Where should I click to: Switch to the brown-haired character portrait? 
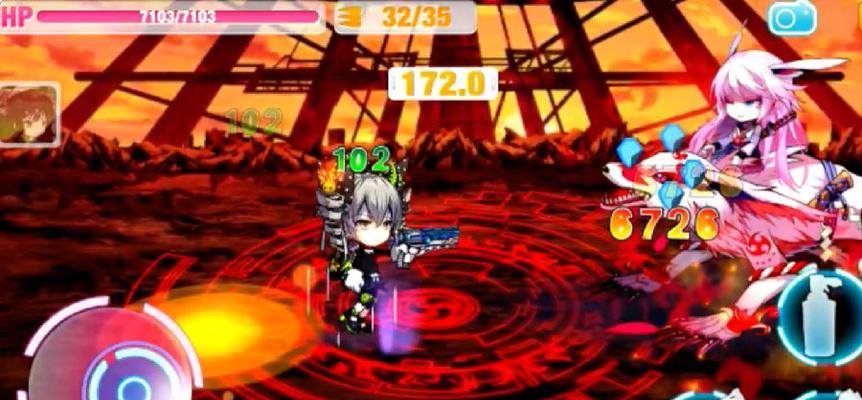click(29, 114)
